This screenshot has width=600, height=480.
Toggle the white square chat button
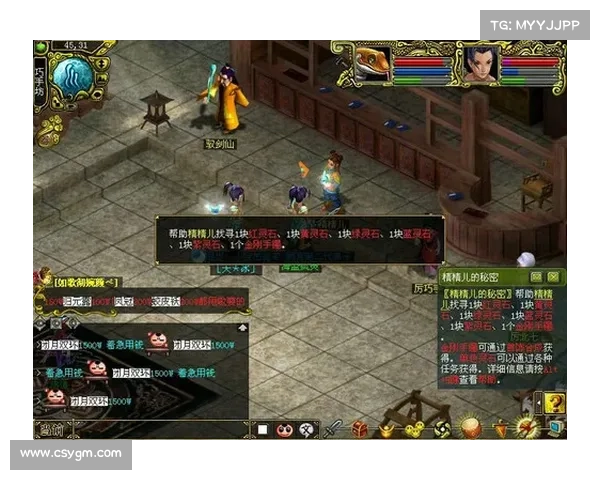point(263,430)
